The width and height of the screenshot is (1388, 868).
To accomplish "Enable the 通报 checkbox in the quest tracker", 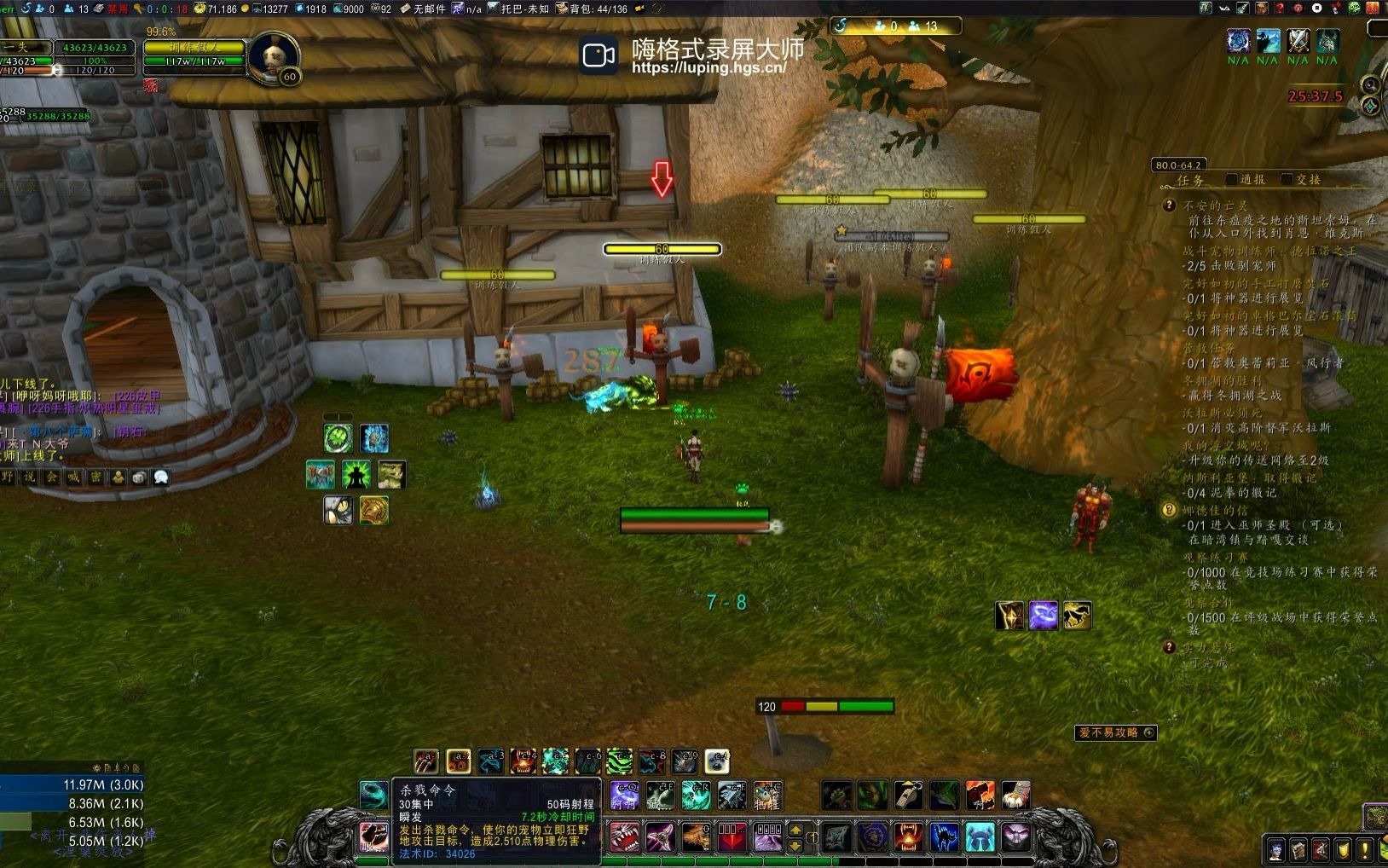I will pyautogui.click(x=1232, y=178).
